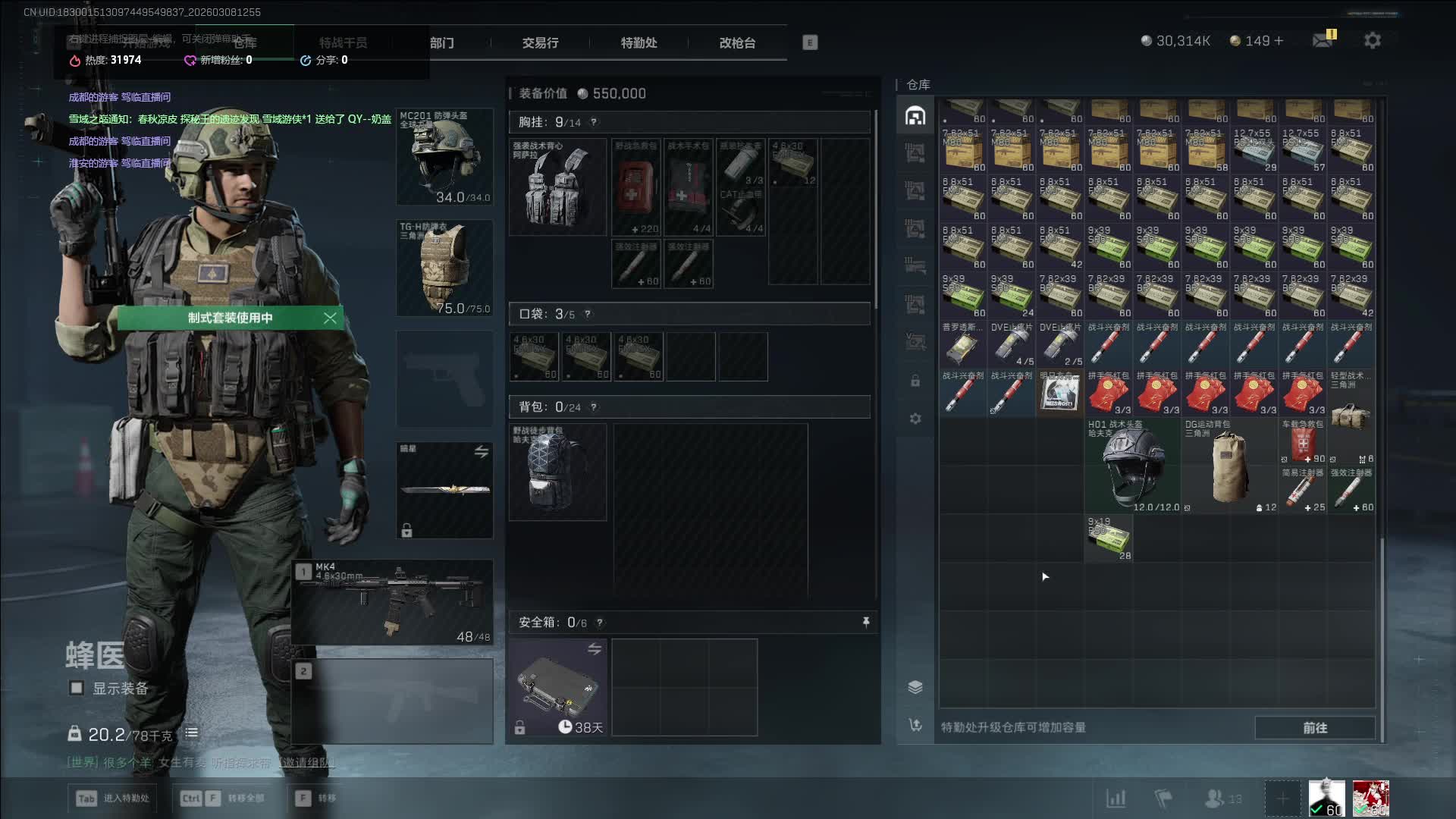Open the 世界 chat channel message
This screenshot has width=1456, height=819.
[x=200, y=762]
